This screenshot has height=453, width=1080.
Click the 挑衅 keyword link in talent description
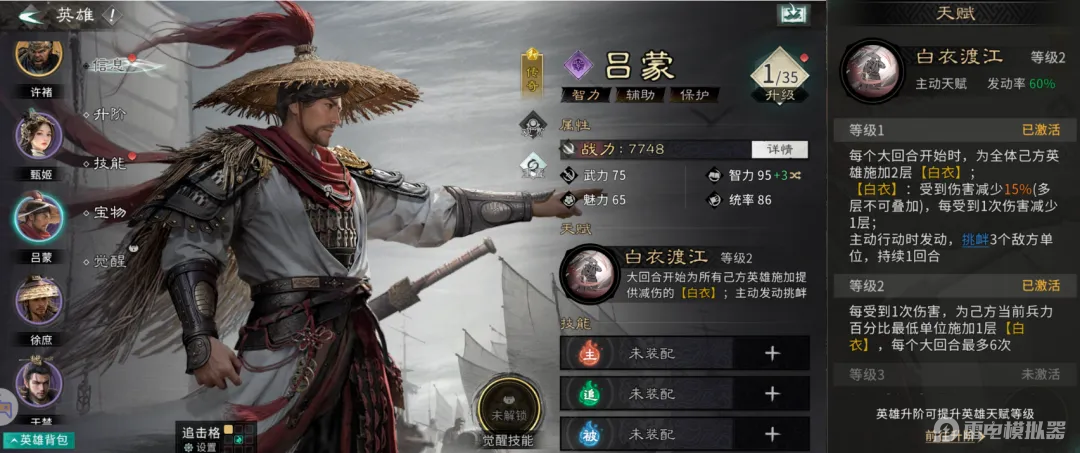(974, 240)
